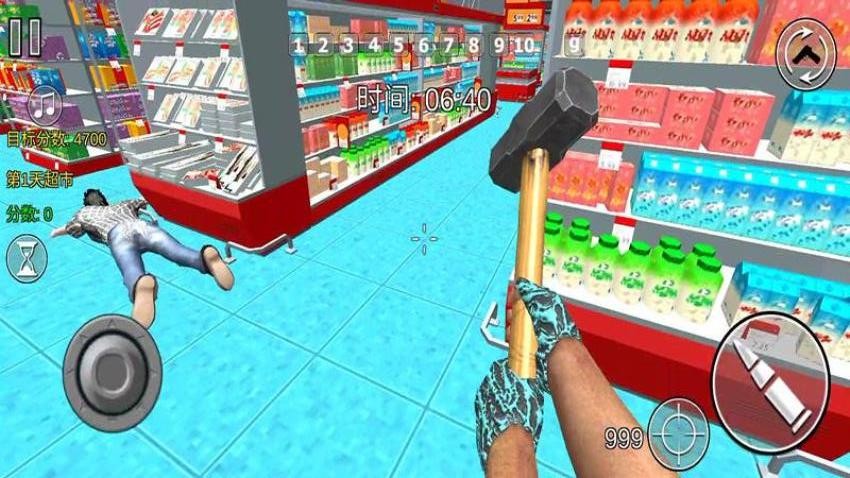The height and width of the screenshot is (478, 850).
Task: Equip weapon slot 7
Action: (449, 45)
